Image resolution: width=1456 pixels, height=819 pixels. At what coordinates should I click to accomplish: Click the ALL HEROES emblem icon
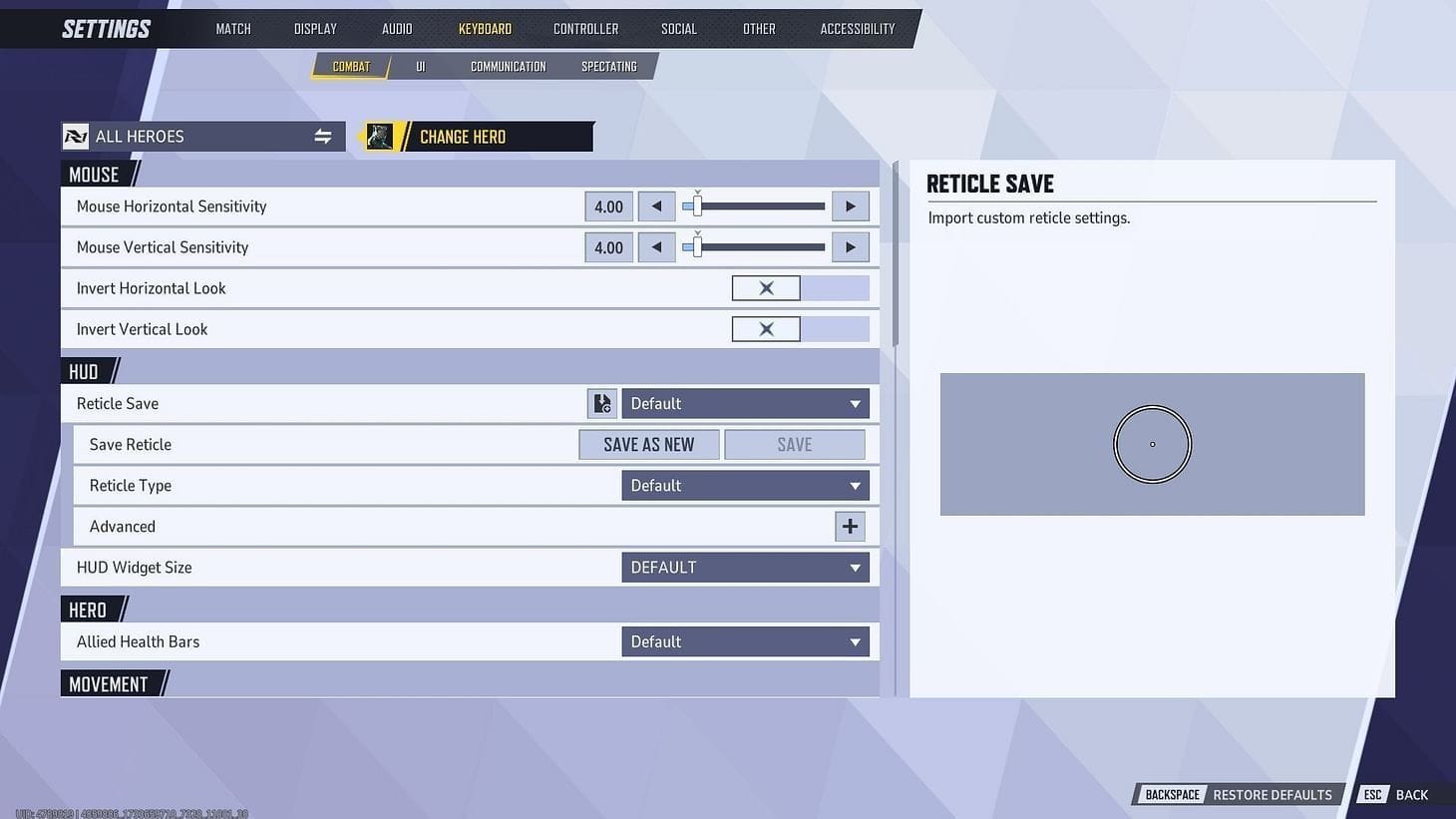point(77,136)
